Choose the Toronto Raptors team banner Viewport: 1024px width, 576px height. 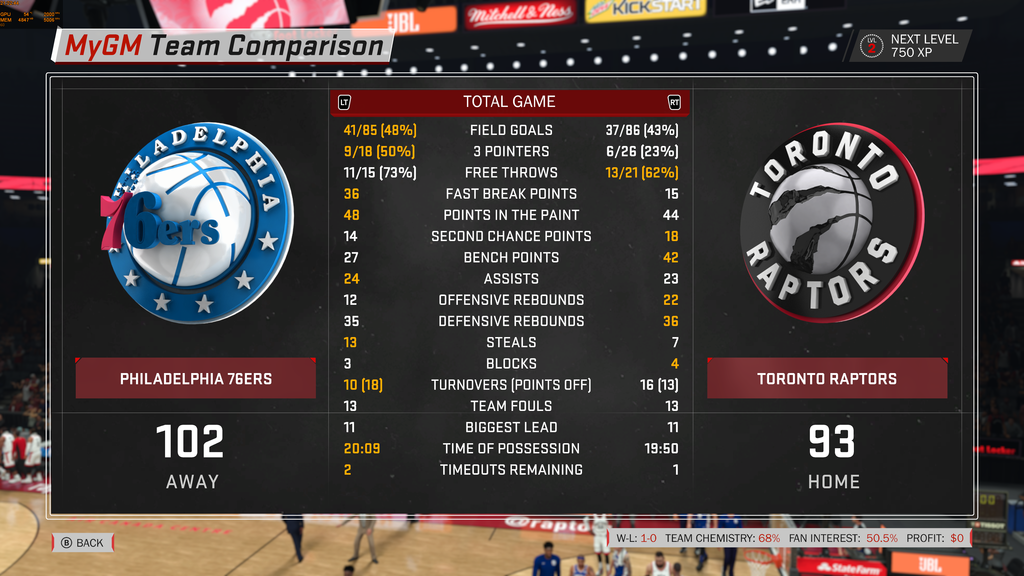[x=827, y=379]
